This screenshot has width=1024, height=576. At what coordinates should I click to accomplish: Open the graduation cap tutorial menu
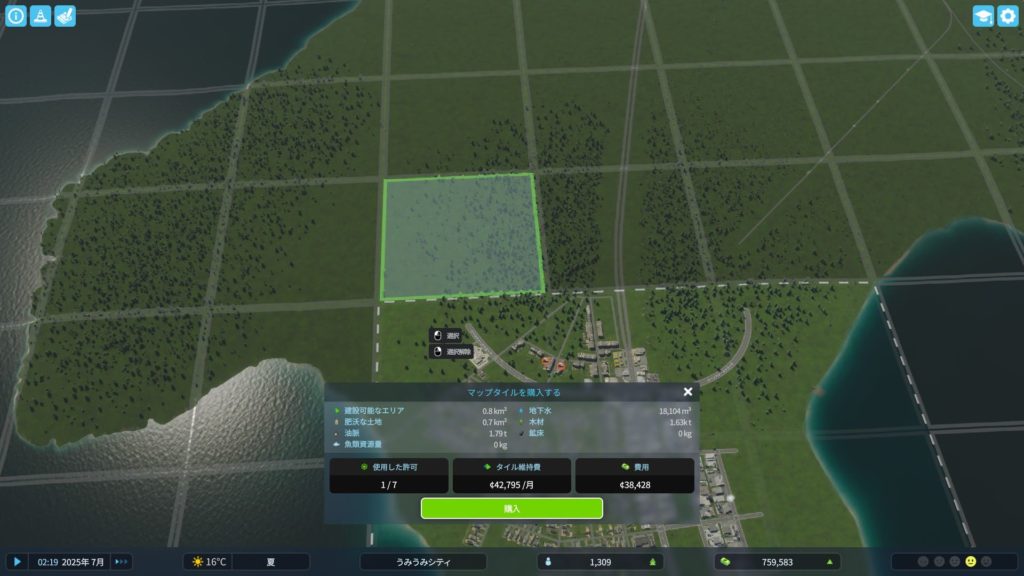pyautogui.click(x=983, y=16)
